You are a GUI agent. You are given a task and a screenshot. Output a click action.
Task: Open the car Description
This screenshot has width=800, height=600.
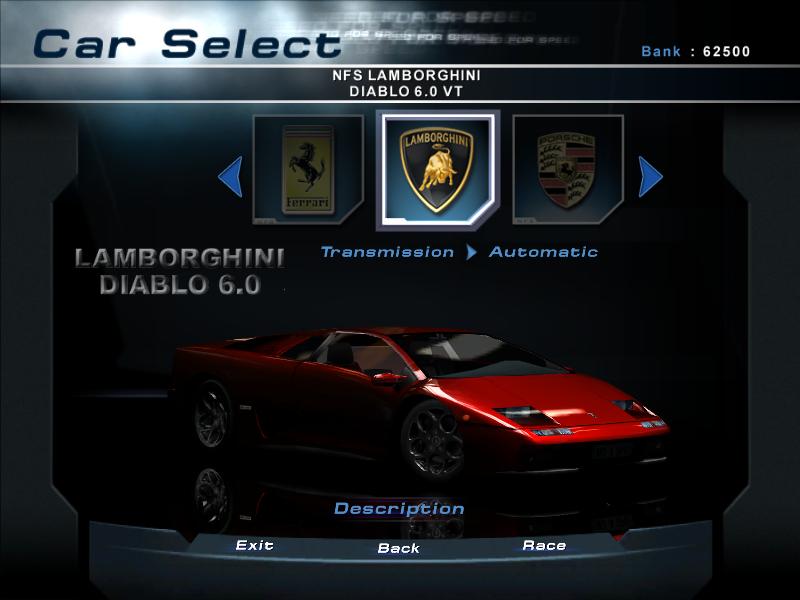(x=399, y=508)
